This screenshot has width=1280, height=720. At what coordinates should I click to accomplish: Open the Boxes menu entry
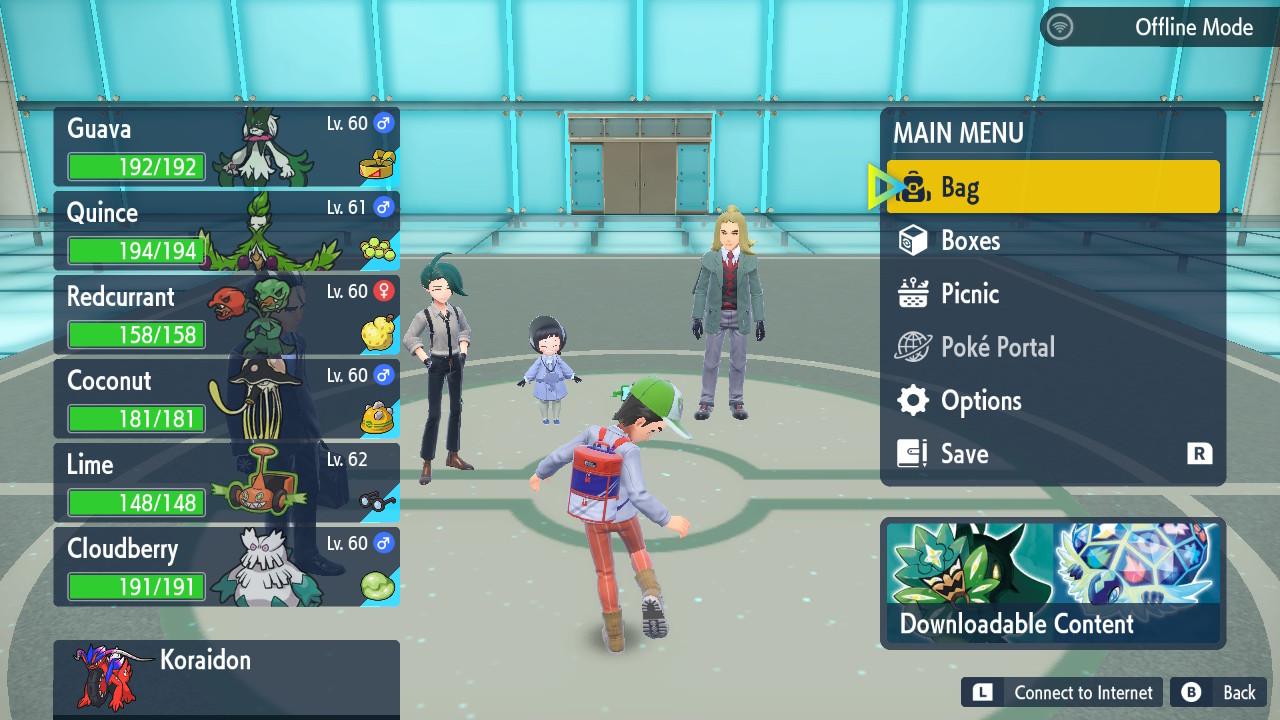coord(1052,241)
